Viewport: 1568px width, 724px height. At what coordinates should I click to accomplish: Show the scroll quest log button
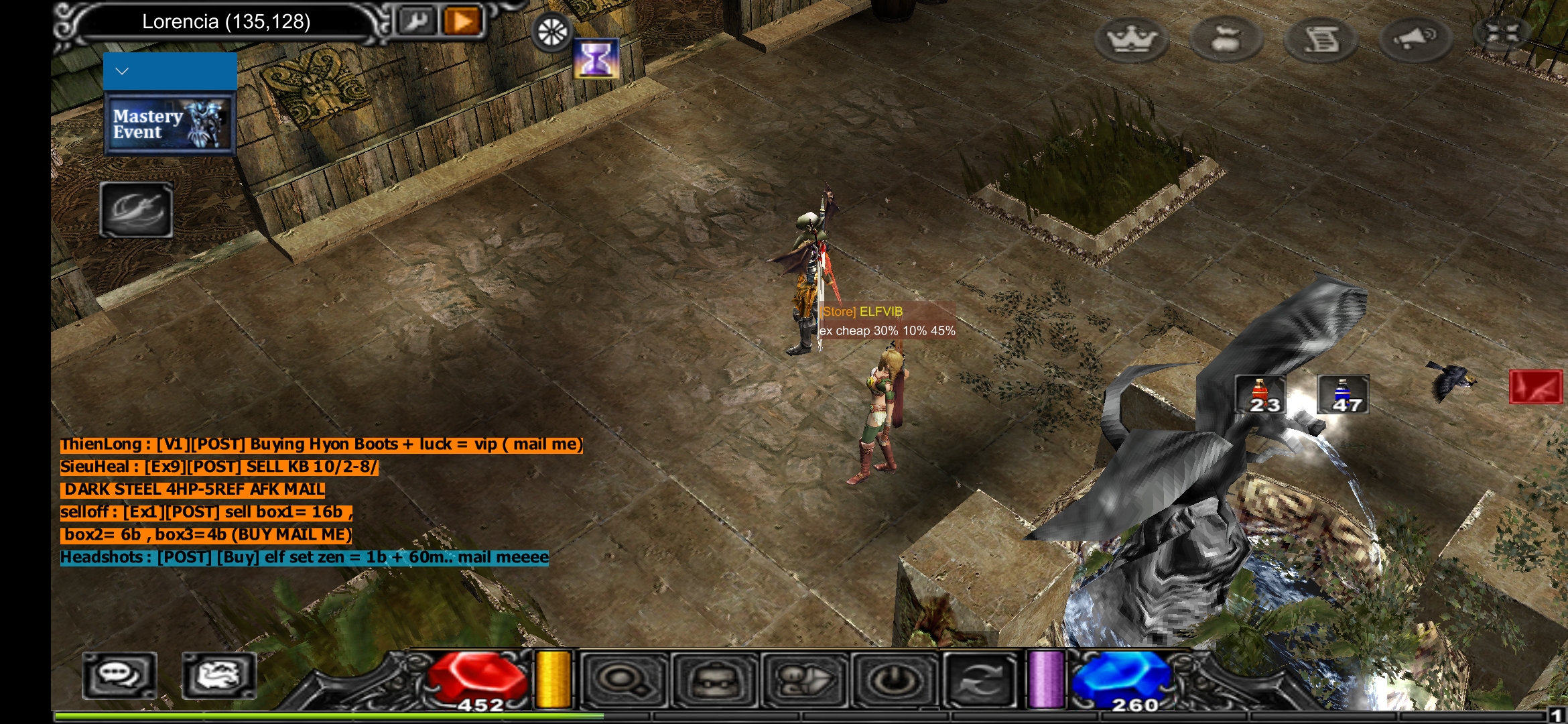pos(1321,39)
